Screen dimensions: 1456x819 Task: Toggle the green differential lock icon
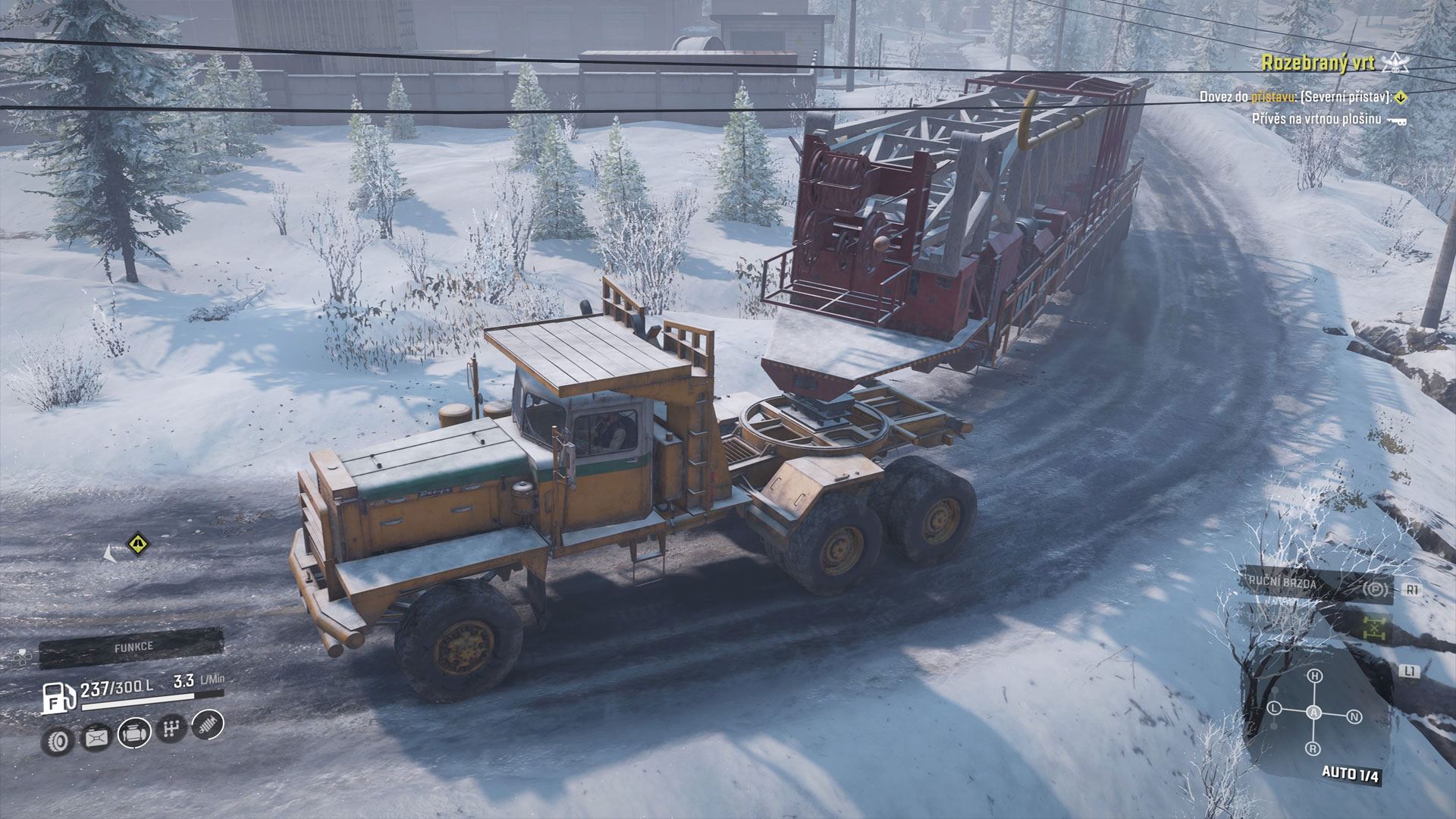click(x=1373, y=626)
